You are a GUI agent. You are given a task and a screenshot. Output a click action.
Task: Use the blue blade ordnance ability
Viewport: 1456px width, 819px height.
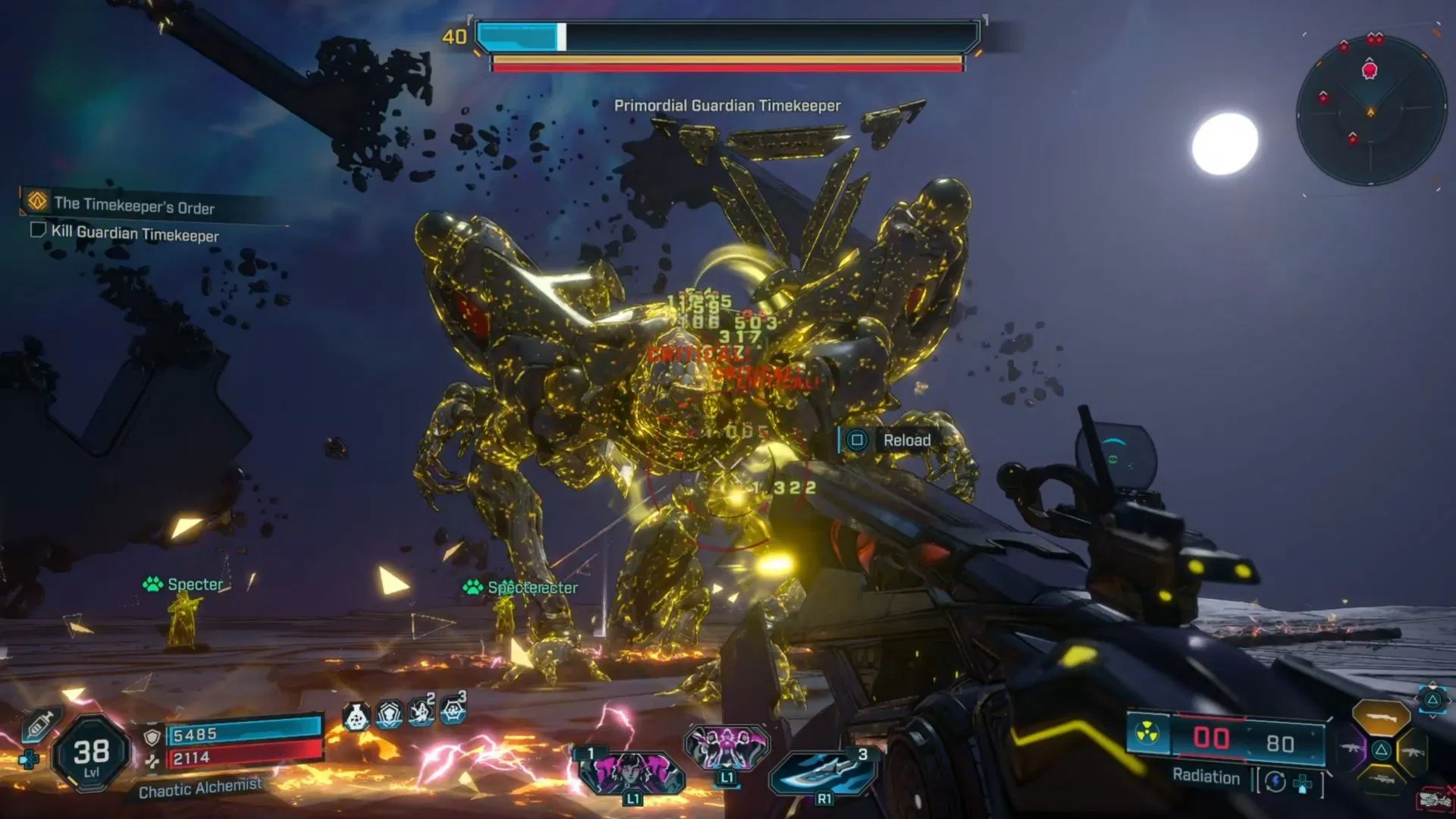824,772
